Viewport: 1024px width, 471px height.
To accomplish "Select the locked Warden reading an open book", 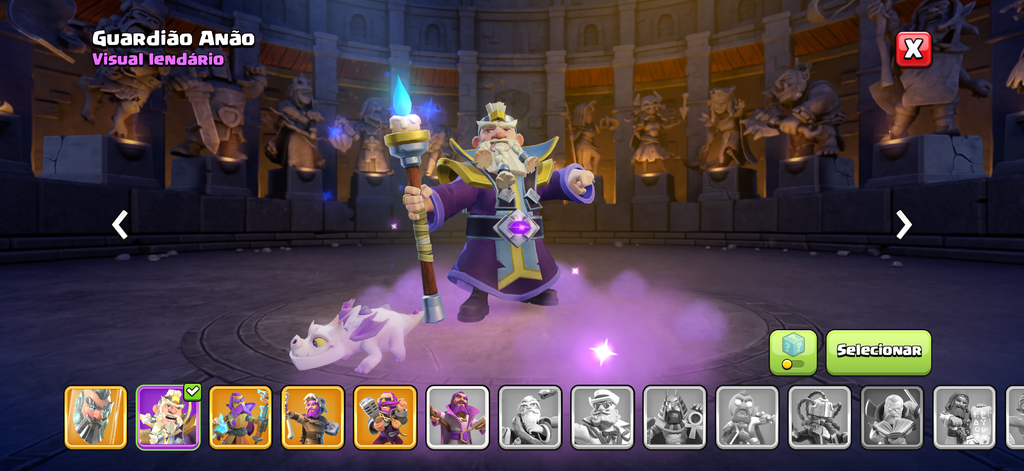I will point(892,417).
